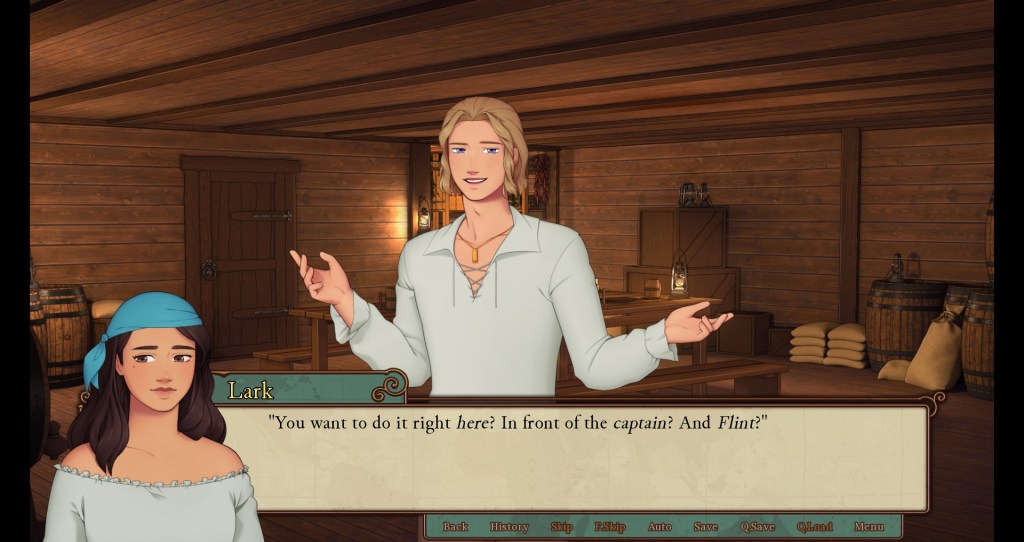Go back to the previous dialogue line

[x=455, y=527]
